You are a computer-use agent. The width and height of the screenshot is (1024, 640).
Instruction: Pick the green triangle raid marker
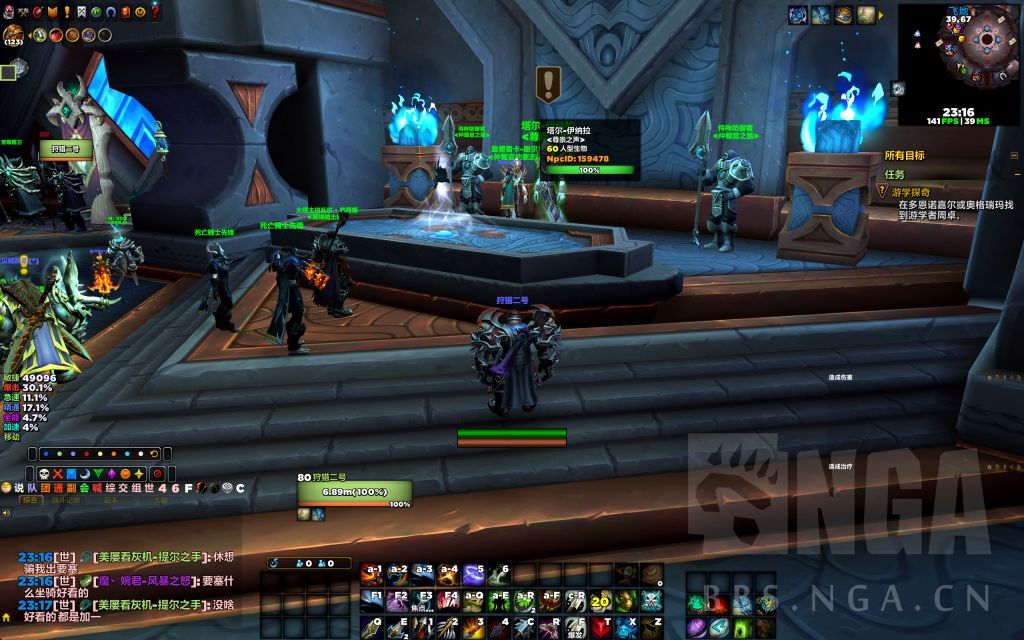click(x=98, y=473)
